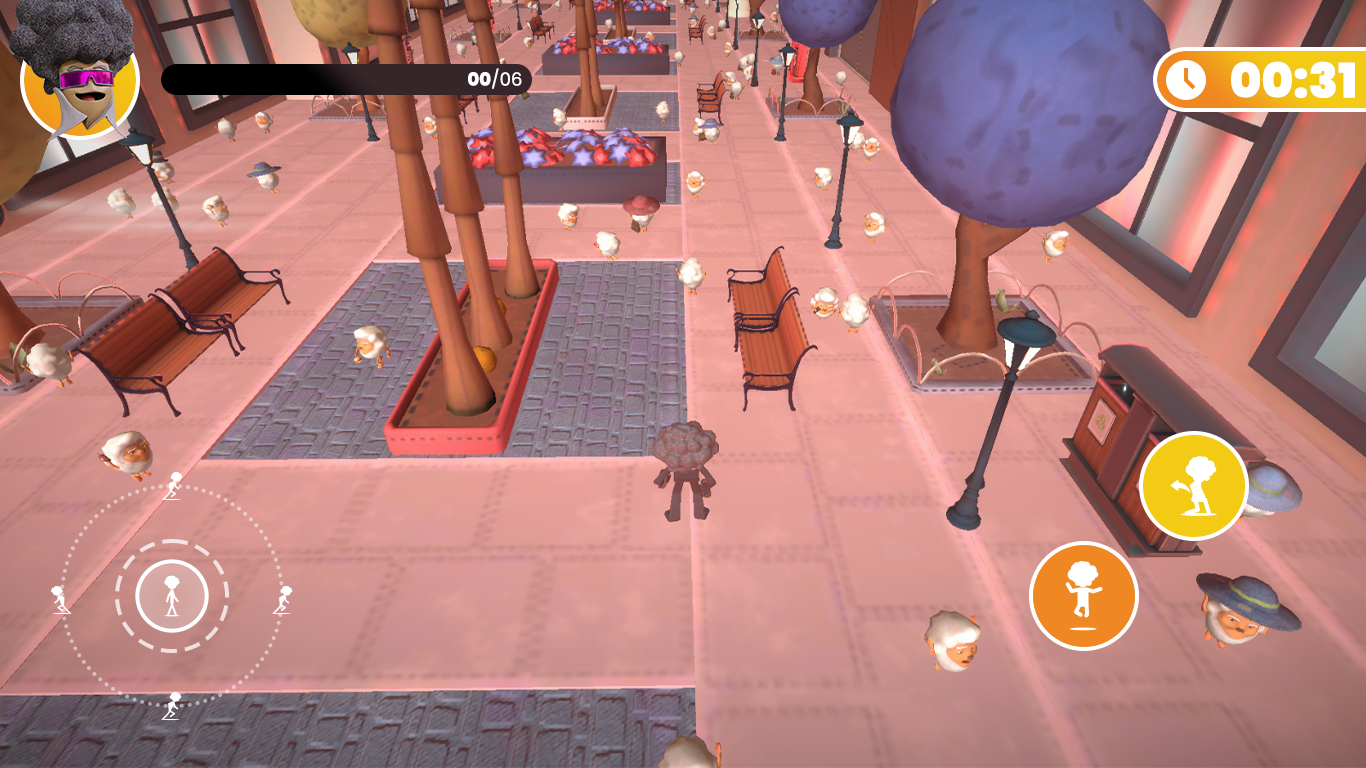
Task: Tap the orange jump action button
Action: click(1083, 594)
